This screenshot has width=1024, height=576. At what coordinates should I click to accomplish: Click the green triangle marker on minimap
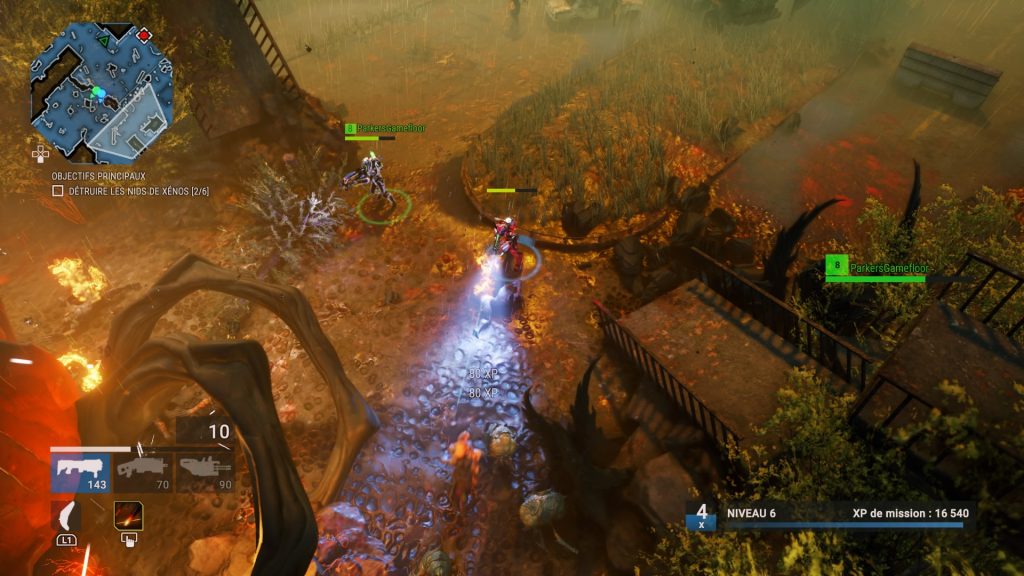102,41
